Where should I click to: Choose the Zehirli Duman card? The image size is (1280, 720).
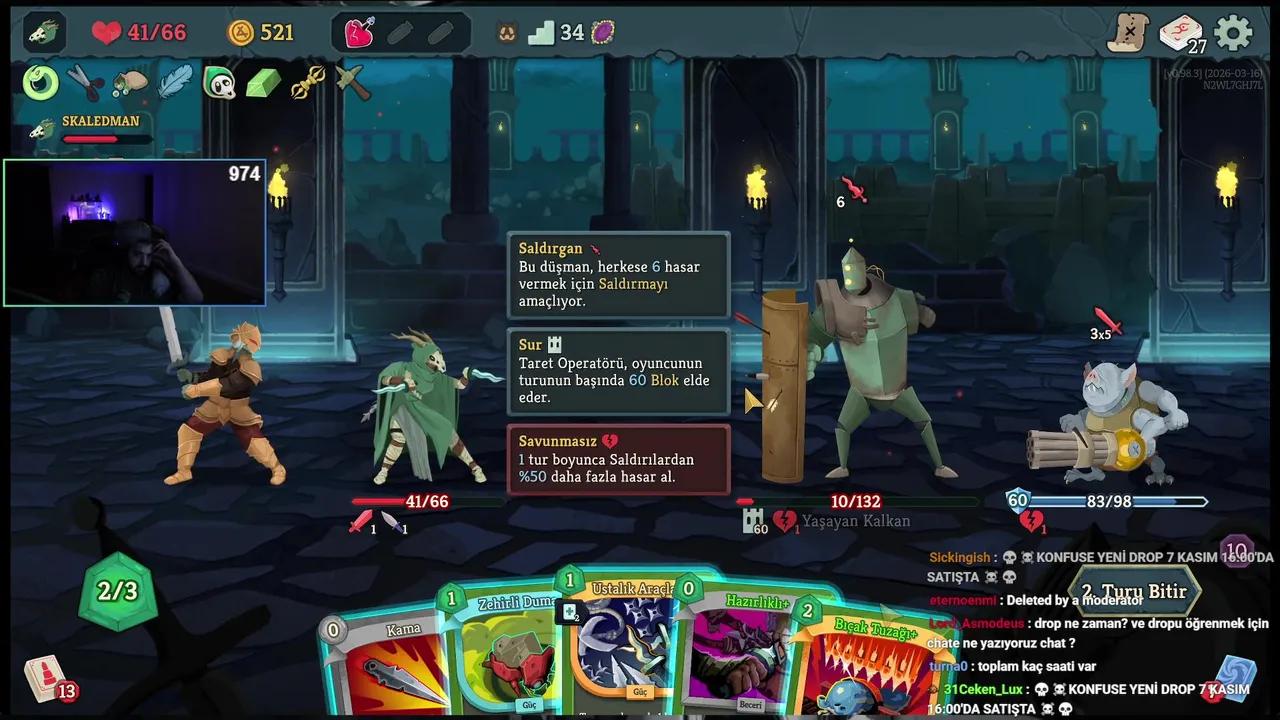coord(505,650)
